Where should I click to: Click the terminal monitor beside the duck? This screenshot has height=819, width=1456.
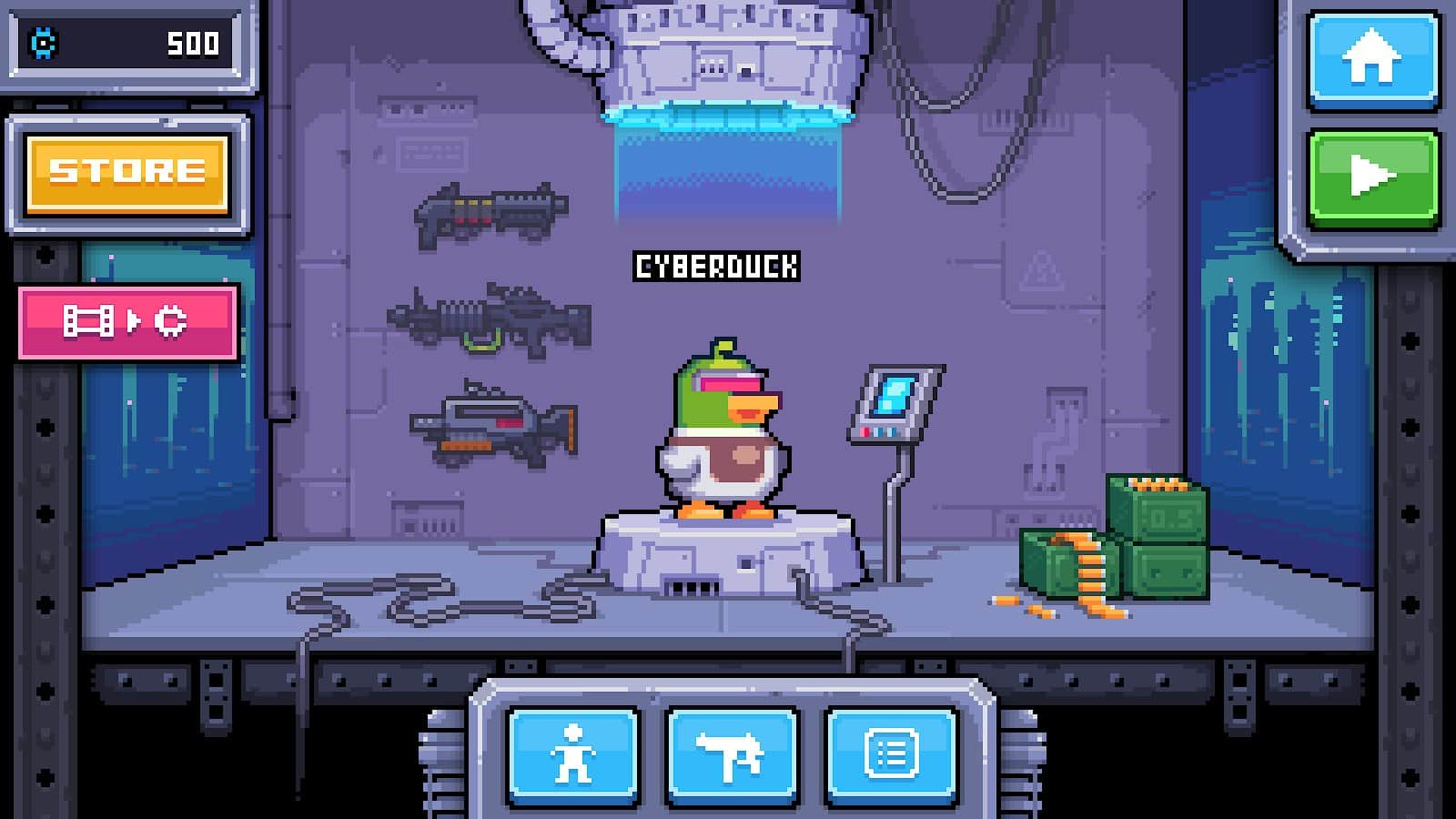pos(894,400)
